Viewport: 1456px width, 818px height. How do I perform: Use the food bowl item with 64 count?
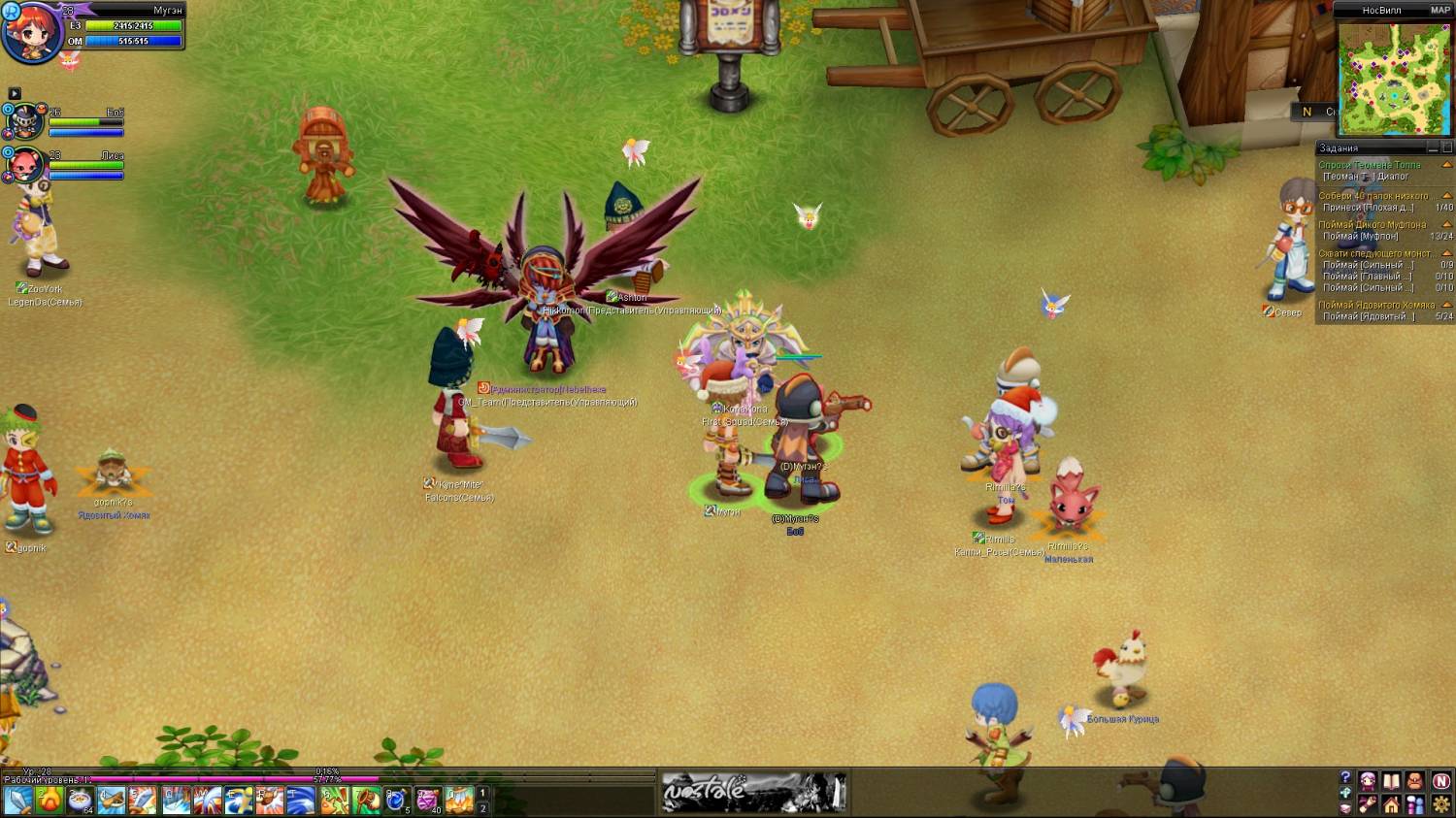coord(81,801)
